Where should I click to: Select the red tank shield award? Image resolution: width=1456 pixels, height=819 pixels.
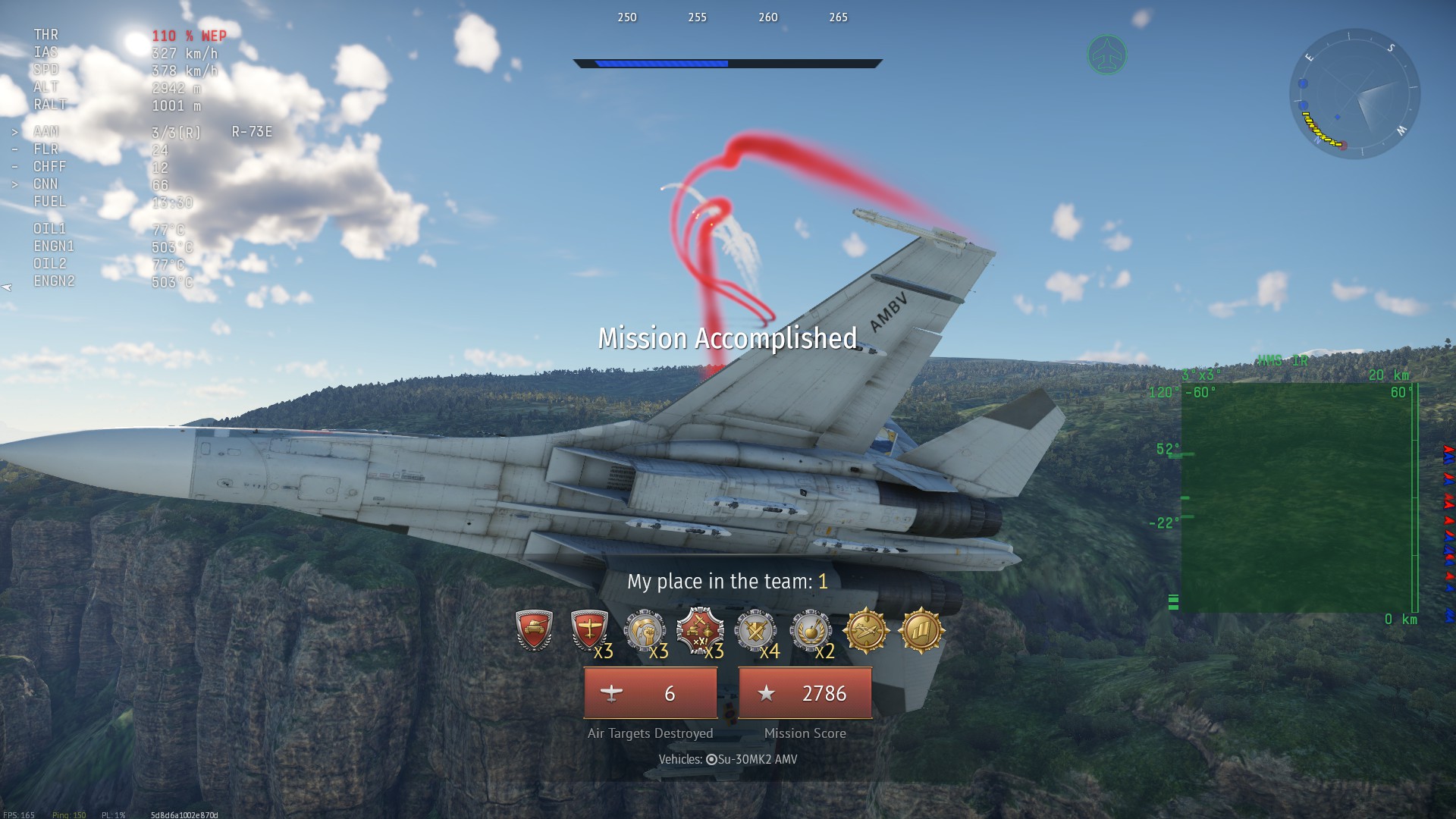[534, 630]
